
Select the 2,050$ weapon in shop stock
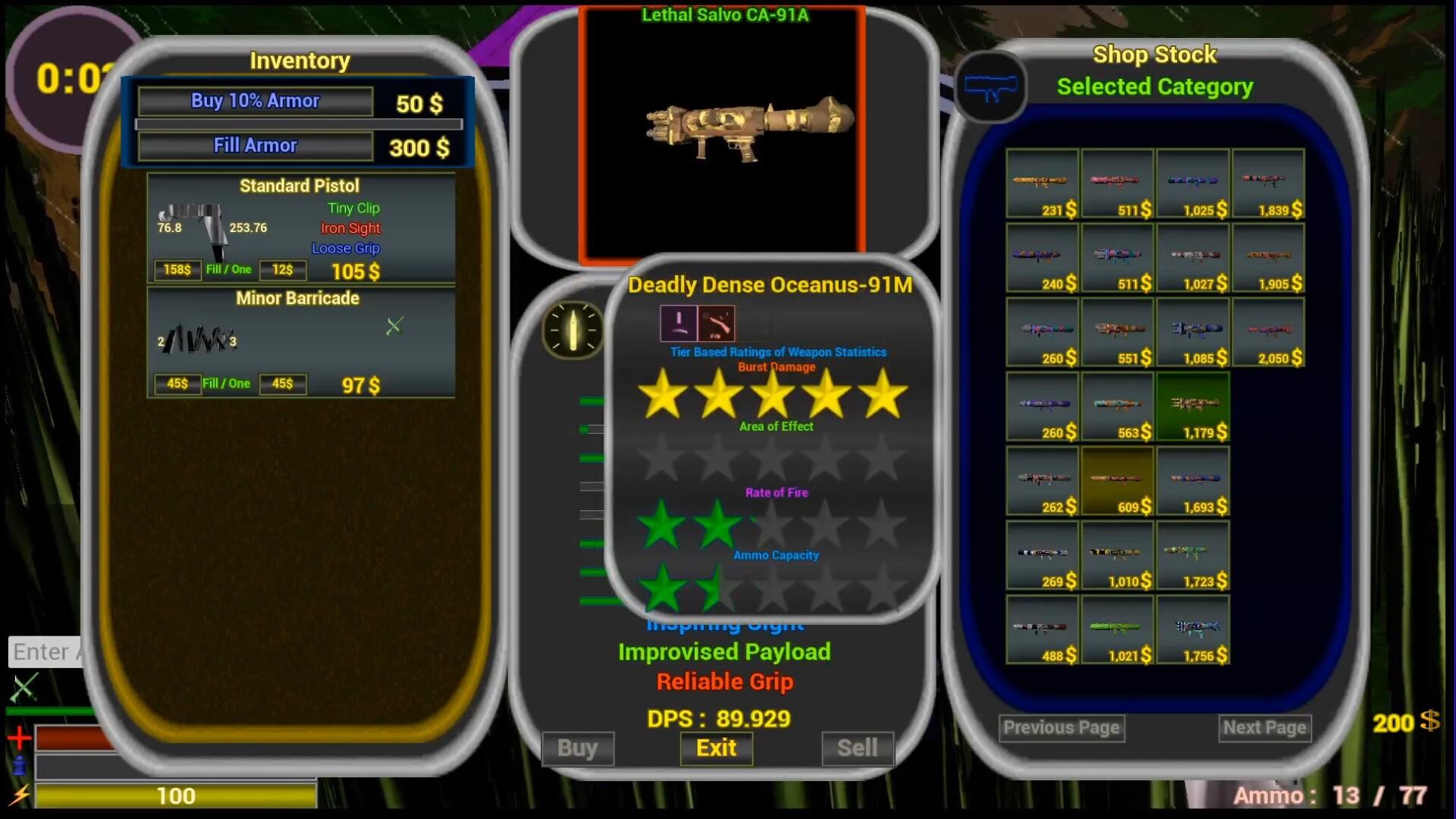click(x=1268, y=331)
